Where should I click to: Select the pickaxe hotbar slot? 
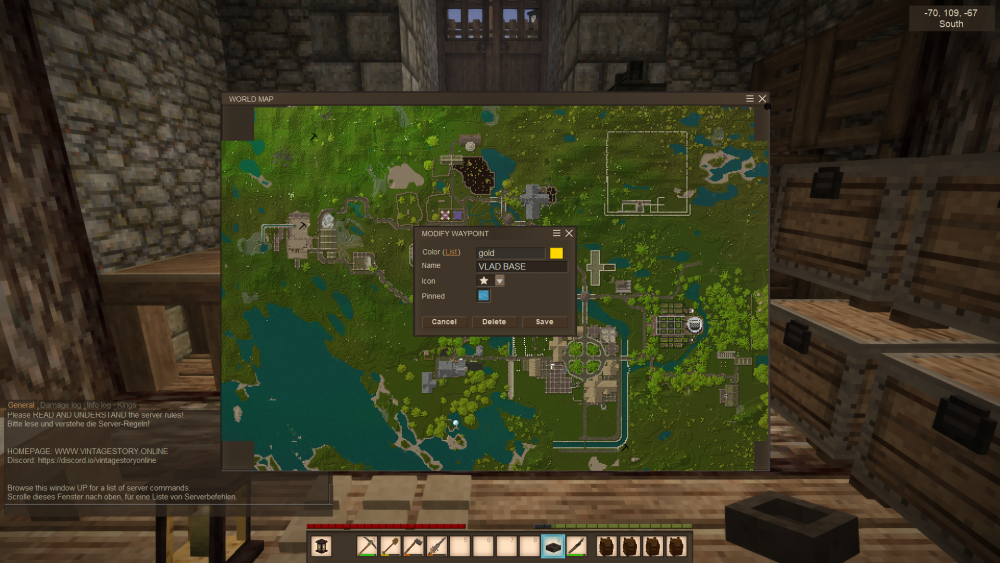[x=367, y=546]
